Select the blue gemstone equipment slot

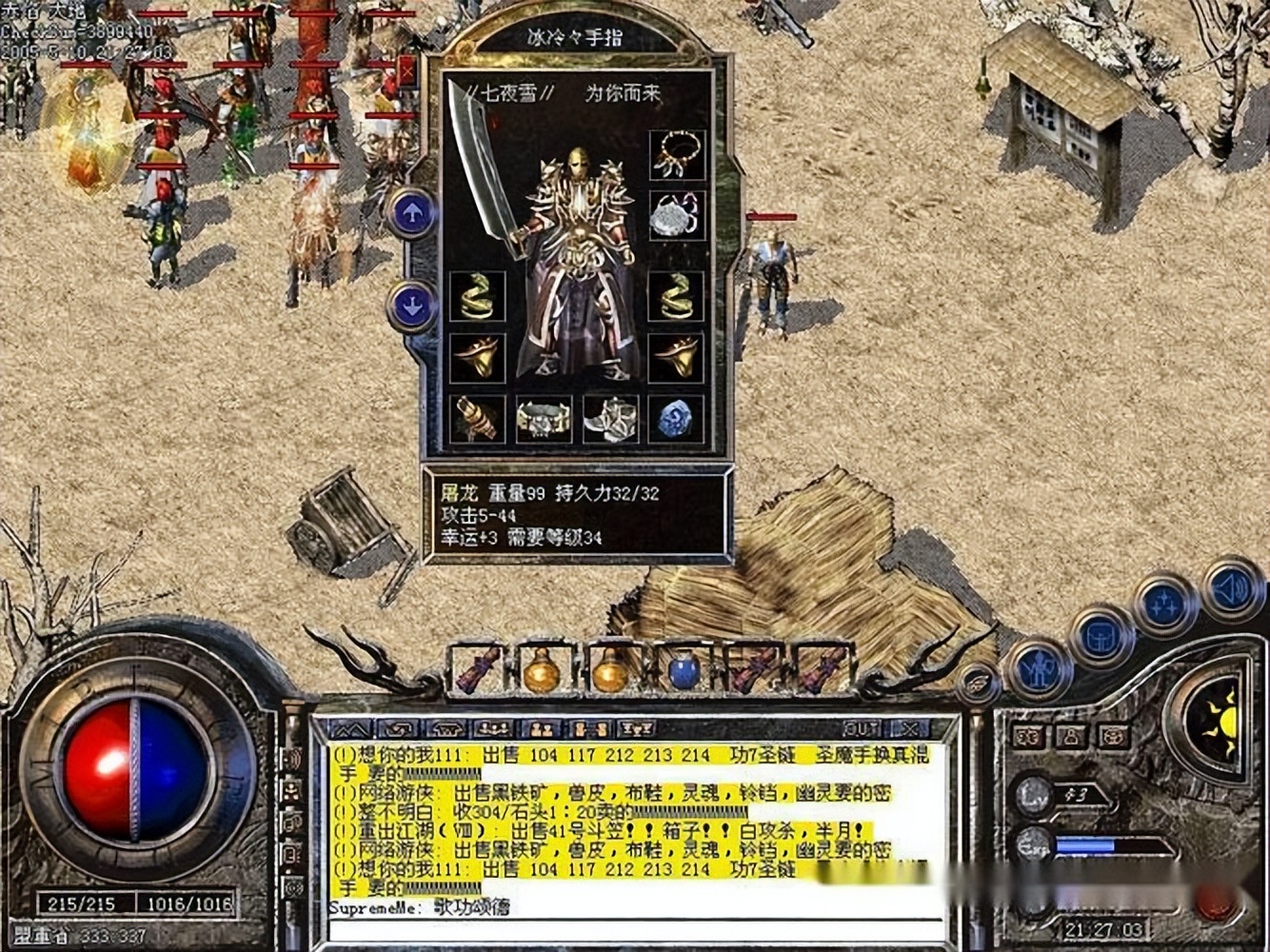pos(677,419)
